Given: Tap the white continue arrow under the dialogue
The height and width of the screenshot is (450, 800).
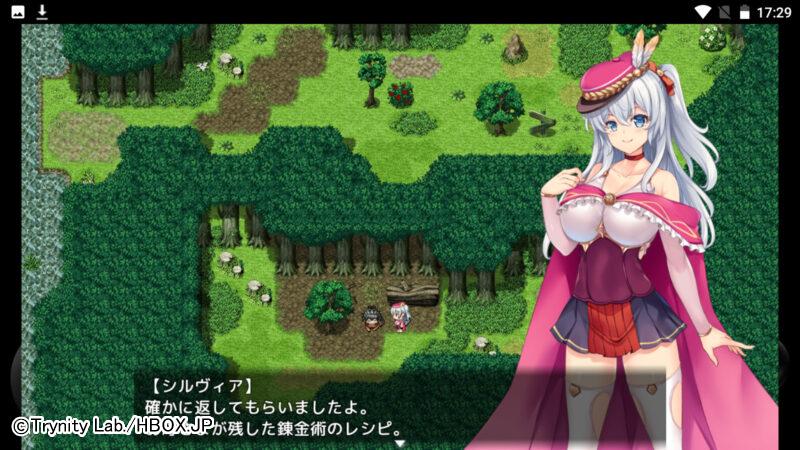Looking at the screenshot, I should [400, 442].
